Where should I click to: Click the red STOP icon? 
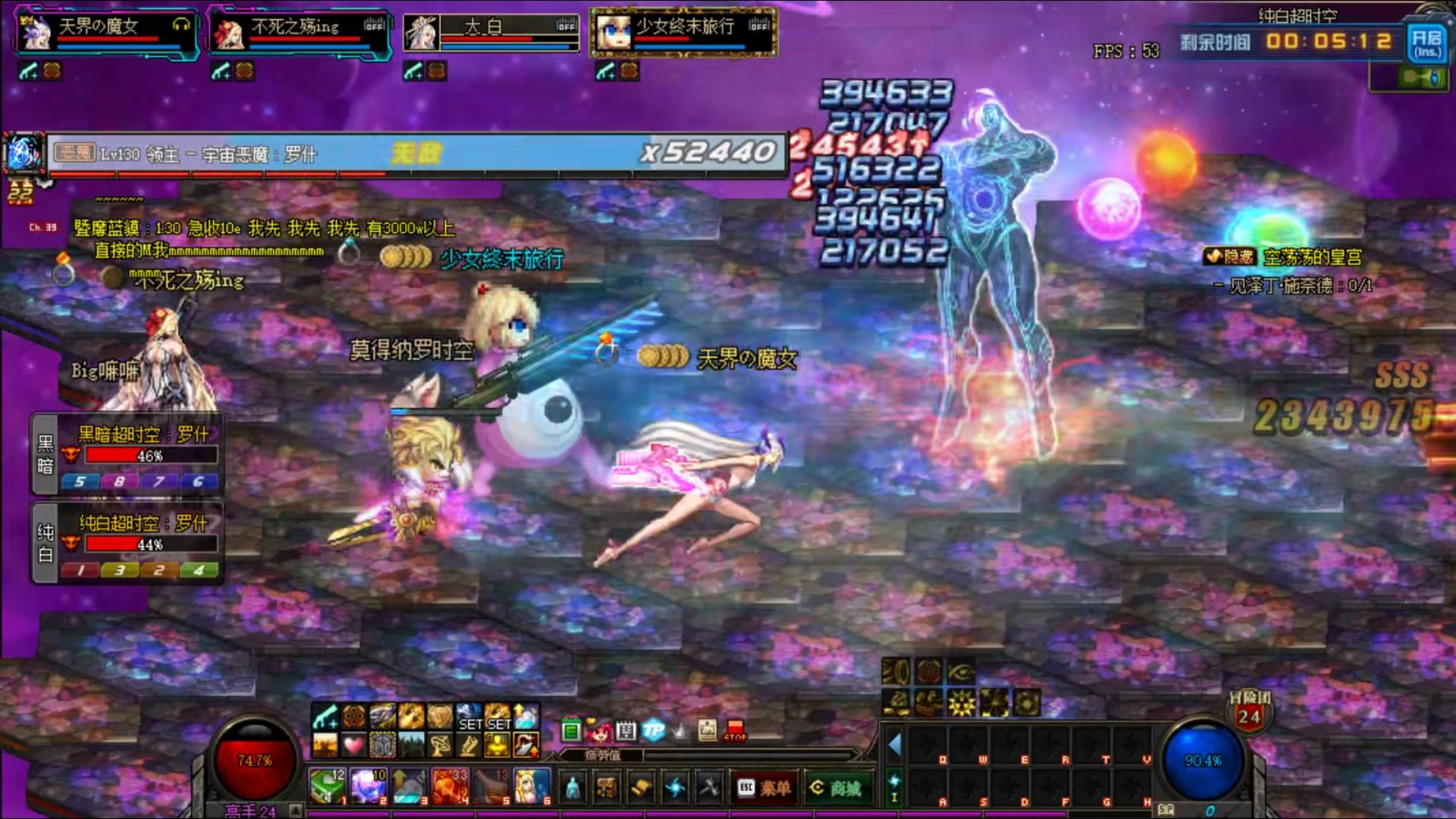735,731
